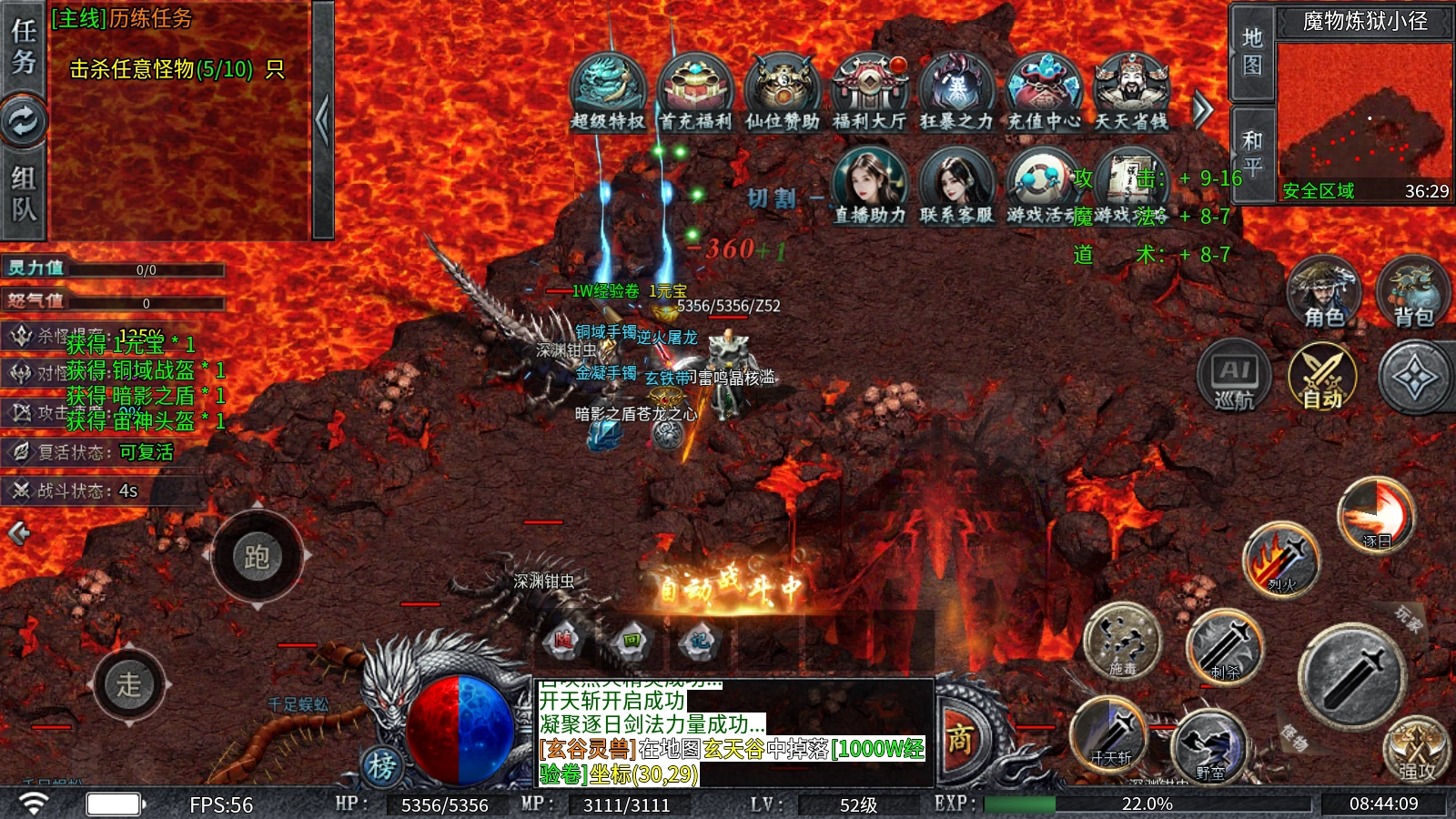The image size is (1456, 819).
Task: Contact 联系客服 customer service
Action: 955,187
